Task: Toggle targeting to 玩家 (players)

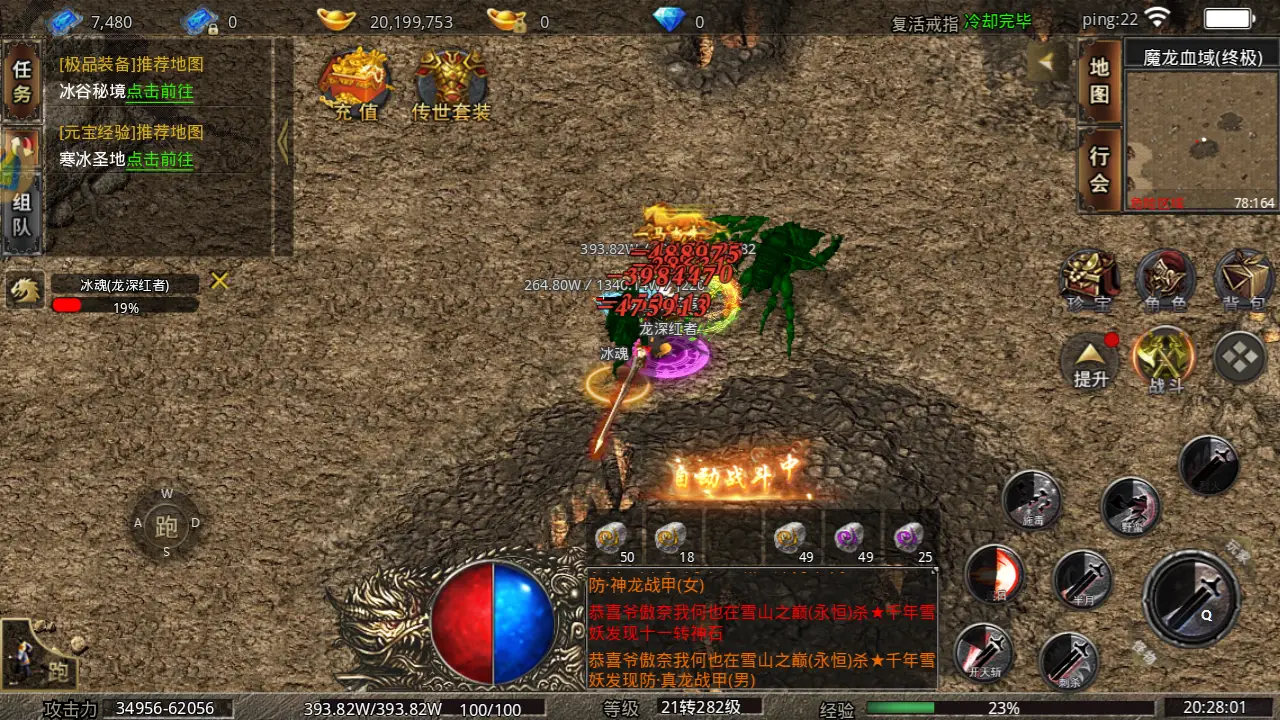Action: pyautogui.click(x=1234, y=550)
